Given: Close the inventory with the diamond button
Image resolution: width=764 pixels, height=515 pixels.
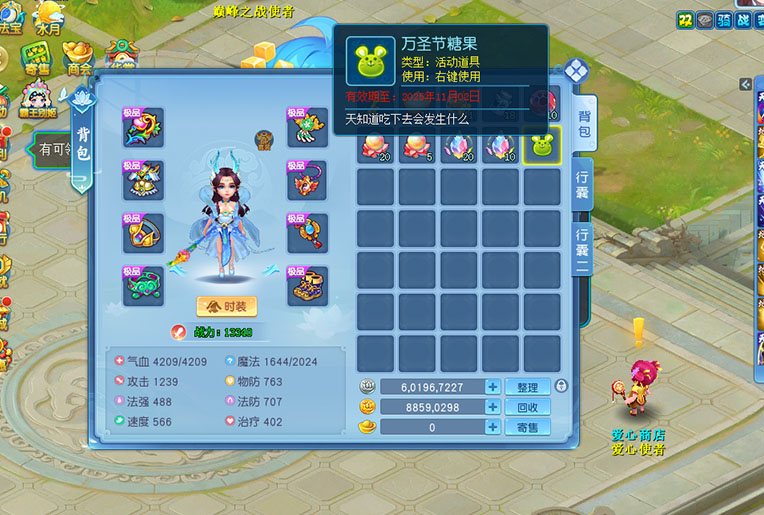Looking at the screenshot, I should [575, 71].
